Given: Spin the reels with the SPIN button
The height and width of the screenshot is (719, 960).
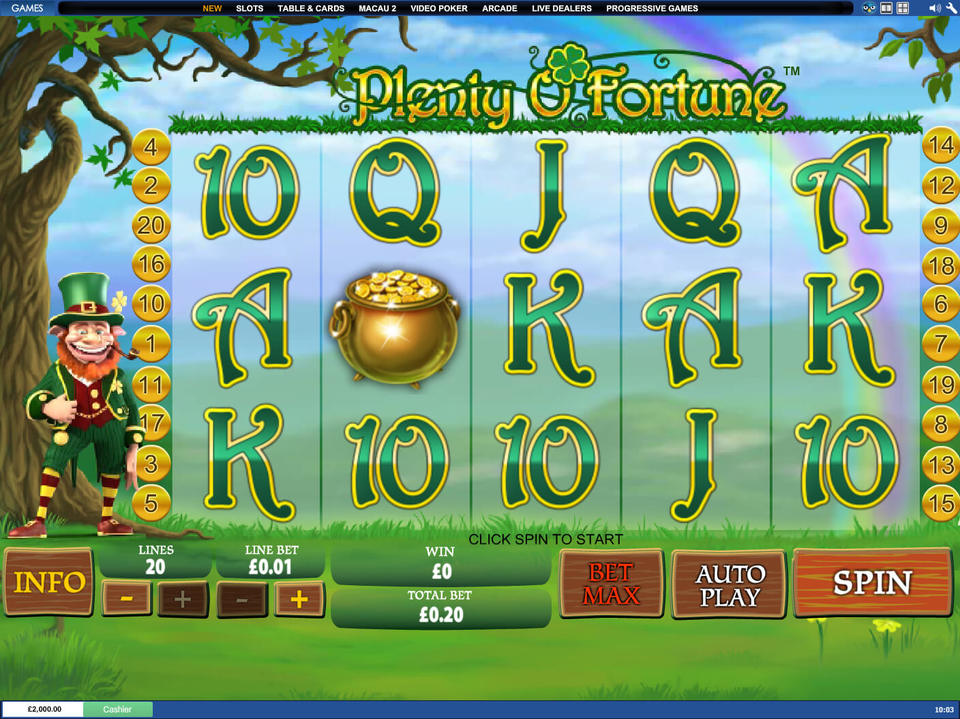Looking at the screenshot, I should pos(871,583).
